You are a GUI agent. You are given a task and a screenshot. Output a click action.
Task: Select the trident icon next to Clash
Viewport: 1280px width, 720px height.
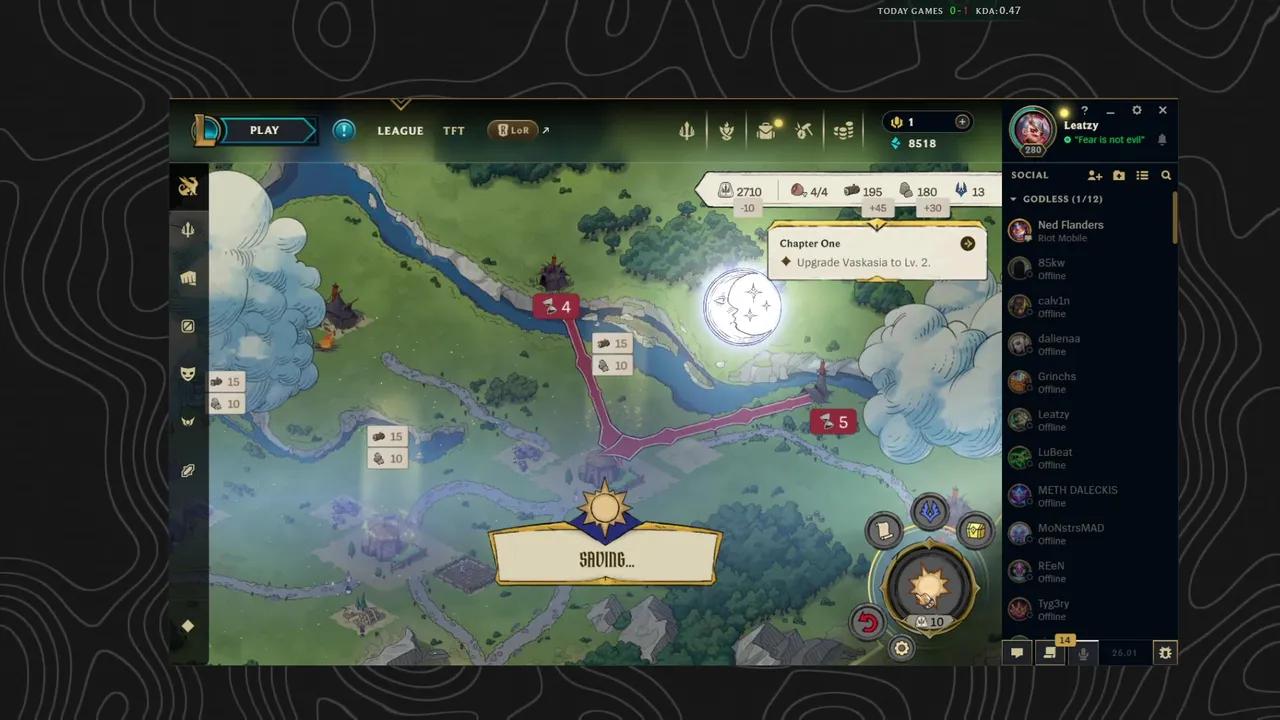(686, 130)
